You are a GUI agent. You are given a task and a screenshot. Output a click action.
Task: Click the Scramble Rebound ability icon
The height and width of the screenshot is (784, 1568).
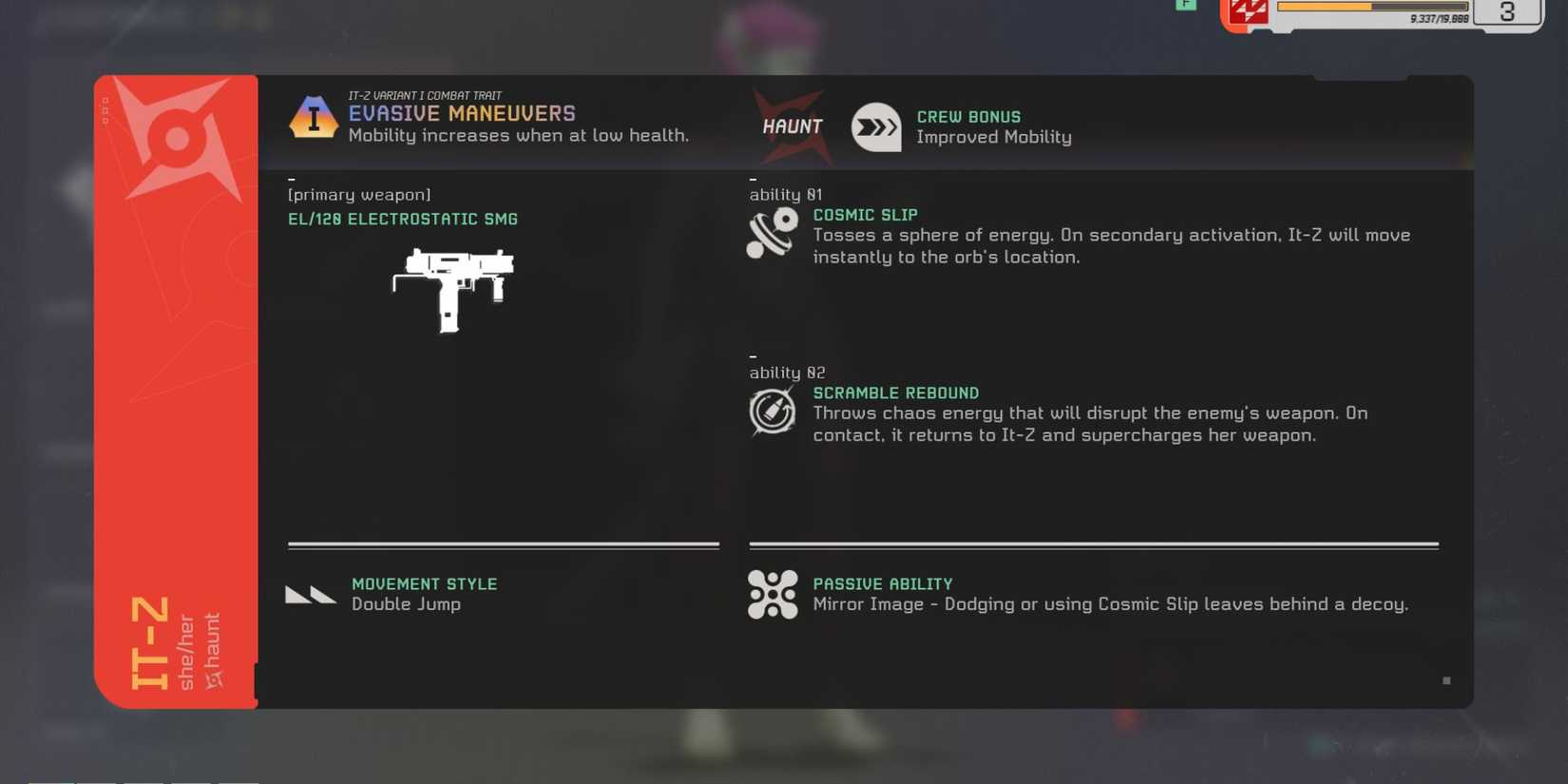pos(773,411)
